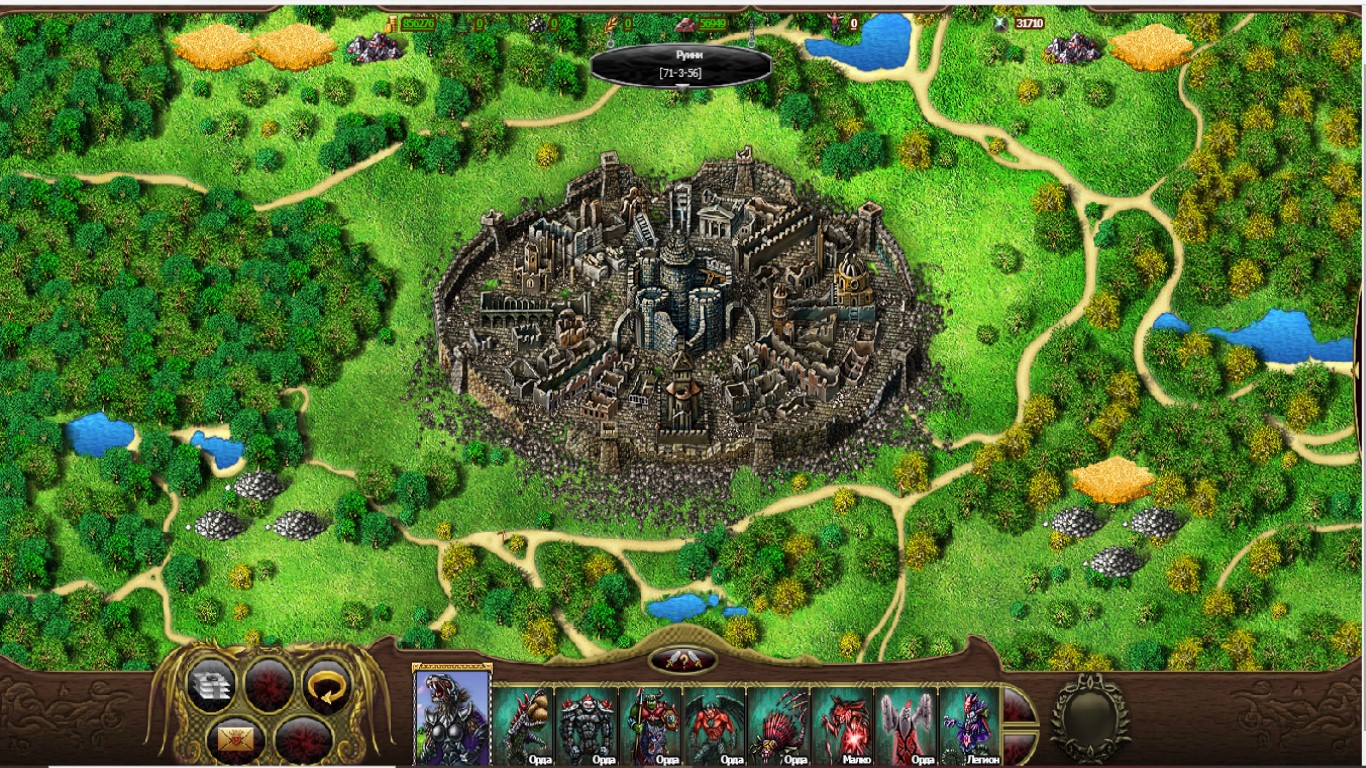Select the spiked lizard with club unit card
The image size is (1366, 768).
click(x=524, y=725)
